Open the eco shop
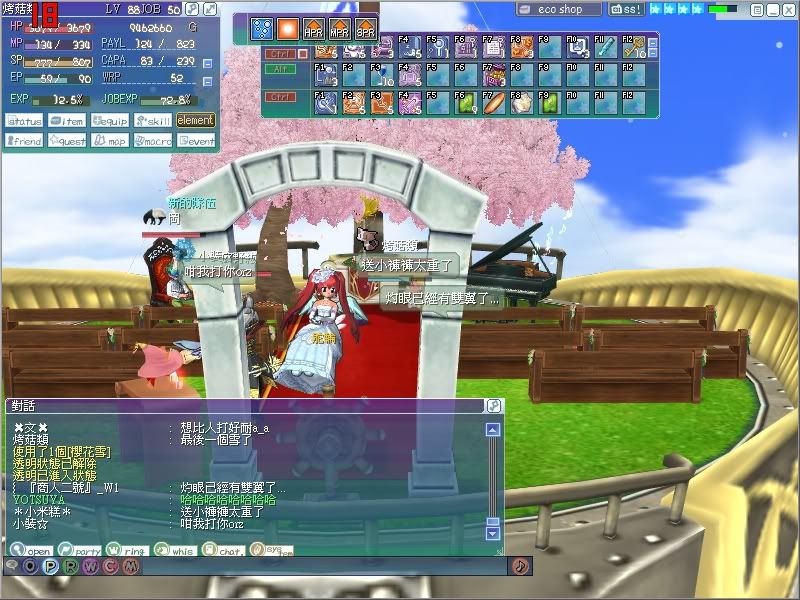Image resolution: width=800 pixels, height=600 pixels. click(559, 9)
